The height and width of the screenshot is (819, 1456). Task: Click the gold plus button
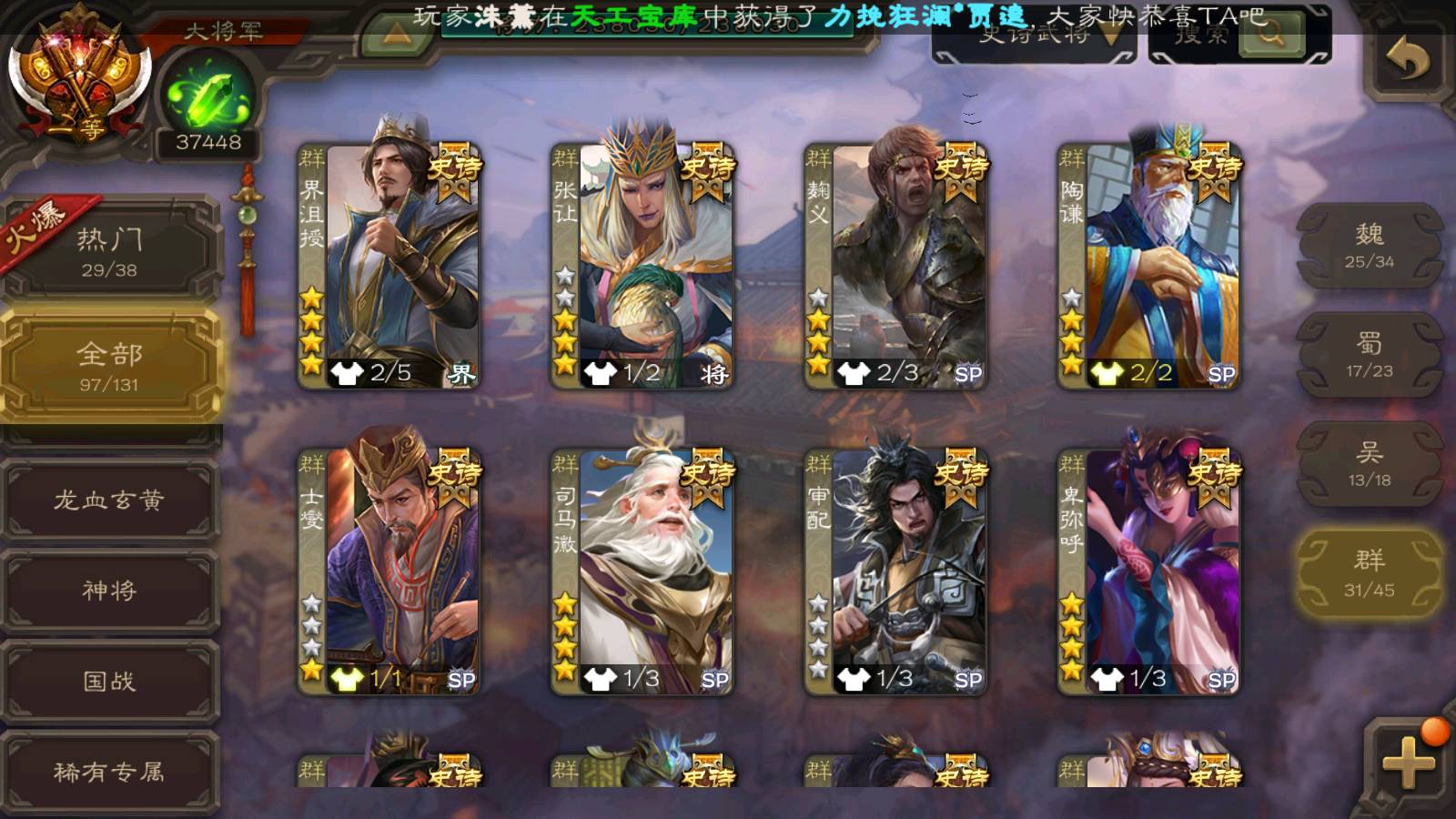pyautogui.click(x=1407, y=761)
